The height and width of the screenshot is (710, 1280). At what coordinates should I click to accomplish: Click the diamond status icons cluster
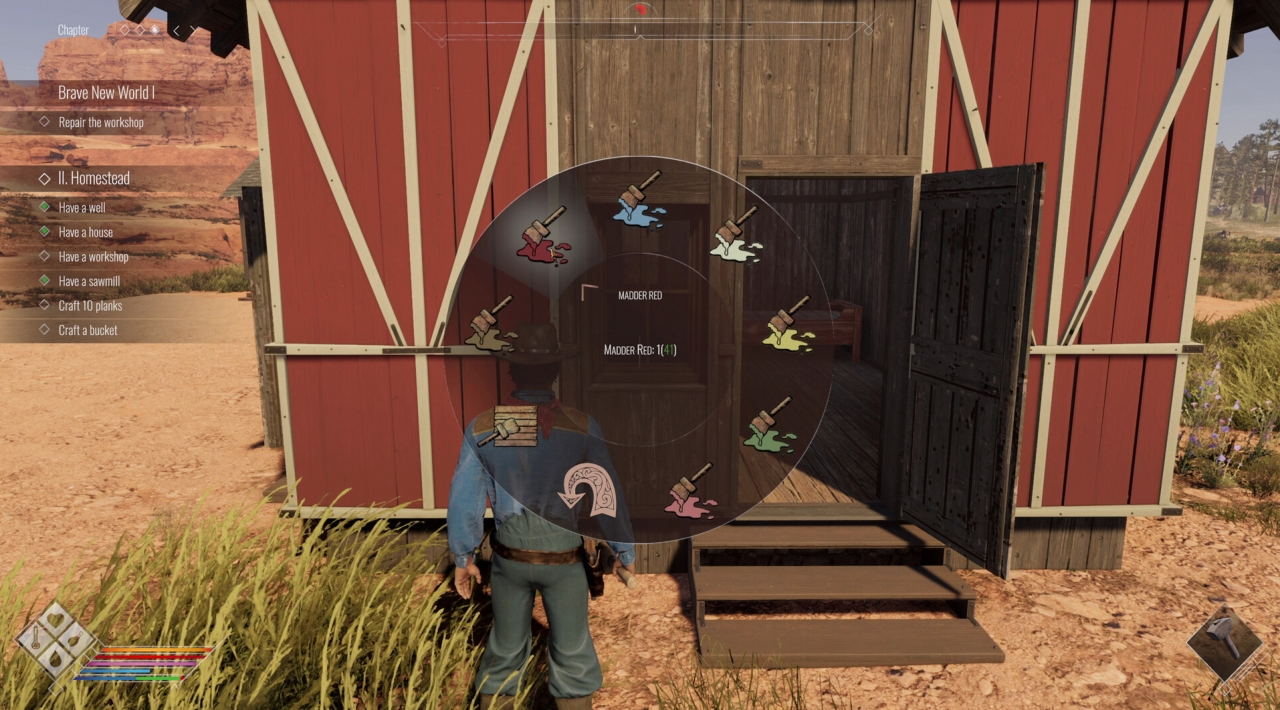[56, 639]
